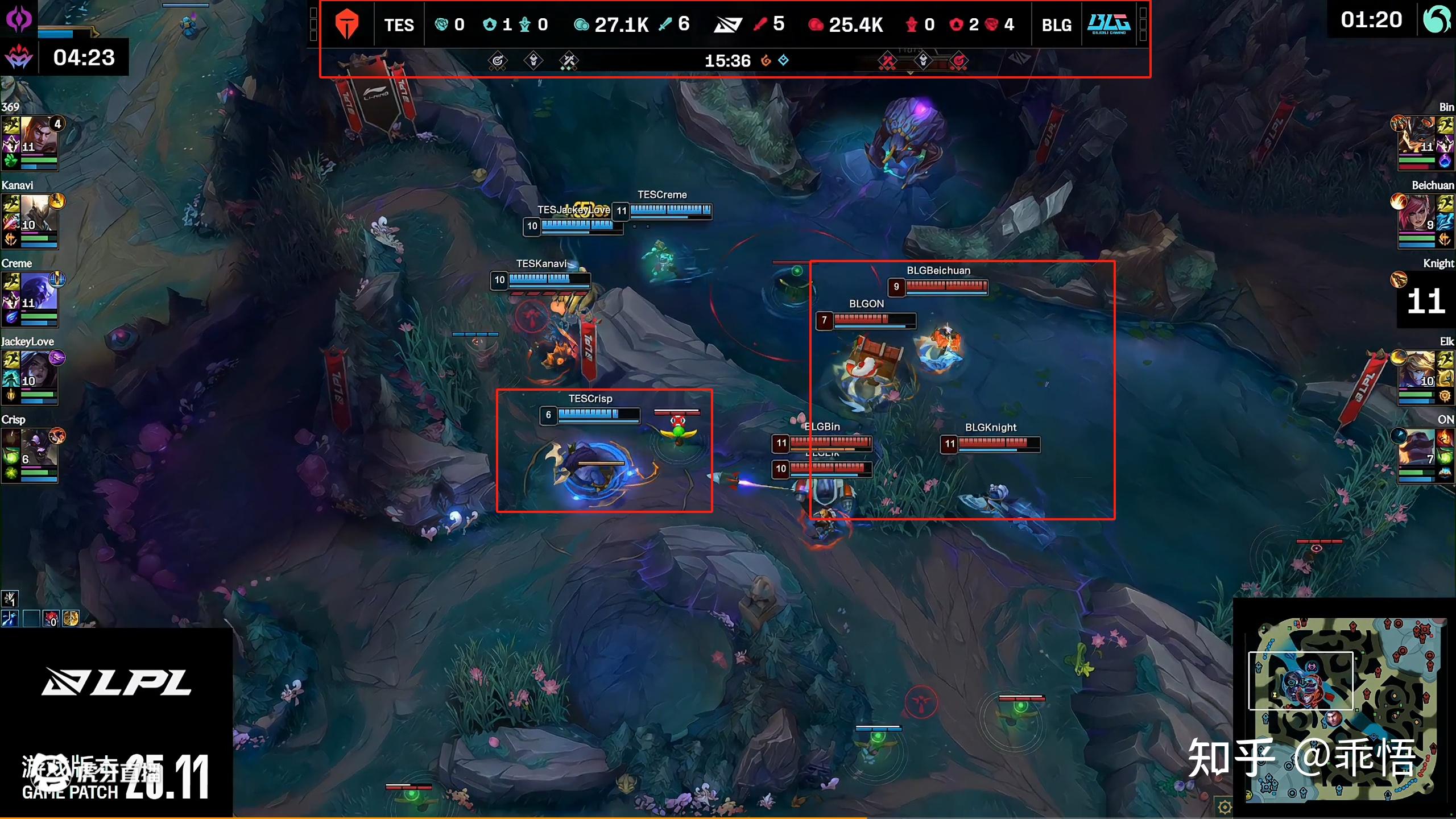Click the golden half-coin item icon
Image resolution: width=1456 pixels, height=819 pixels.
coord(71,618)
